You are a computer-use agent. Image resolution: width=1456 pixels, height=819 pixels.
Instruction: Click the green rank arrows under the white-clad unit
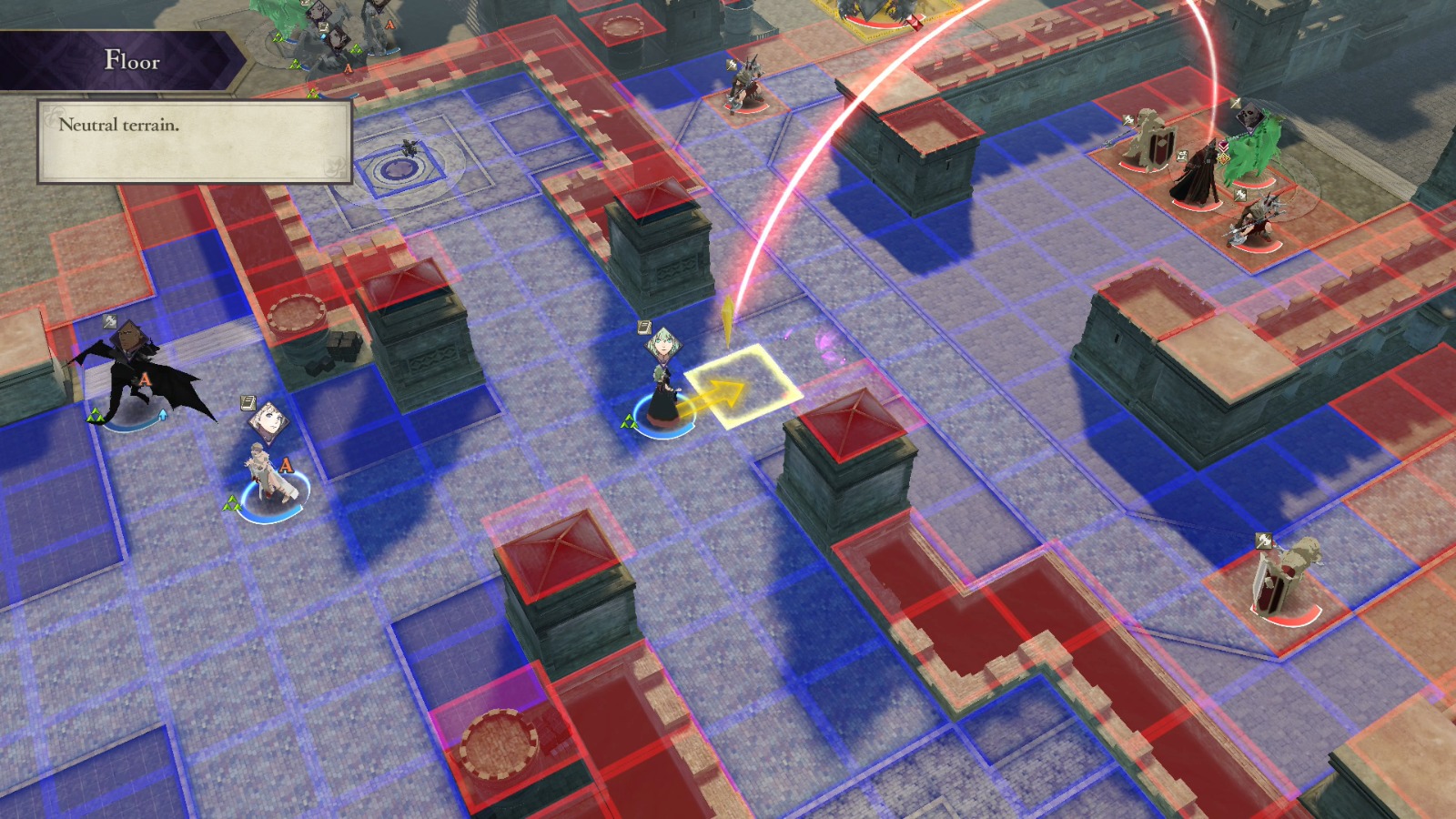coord(233,502)
